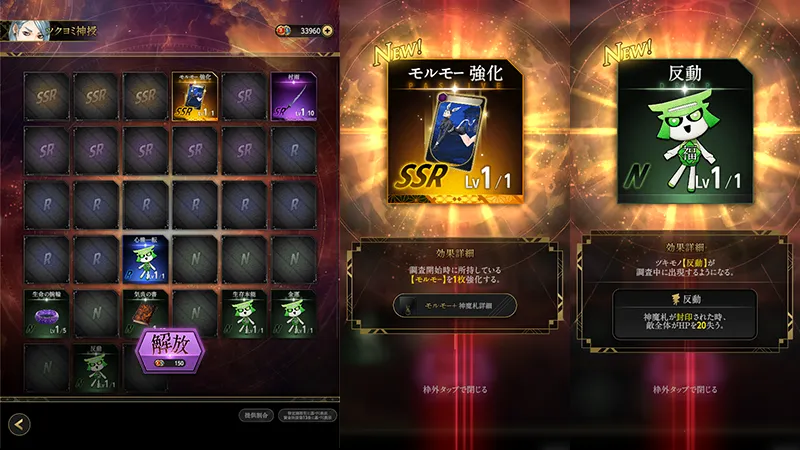Open the button right of 提供割合
The height and width of the screenshot is (450, 800).
tap(306, 415)
